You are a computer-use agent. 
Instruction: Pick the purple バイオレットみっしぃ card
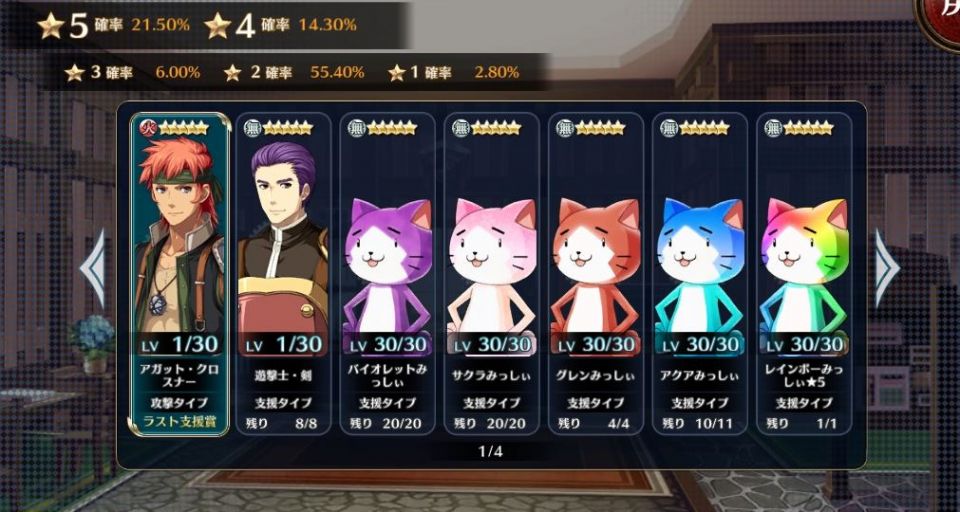[387, 270]
